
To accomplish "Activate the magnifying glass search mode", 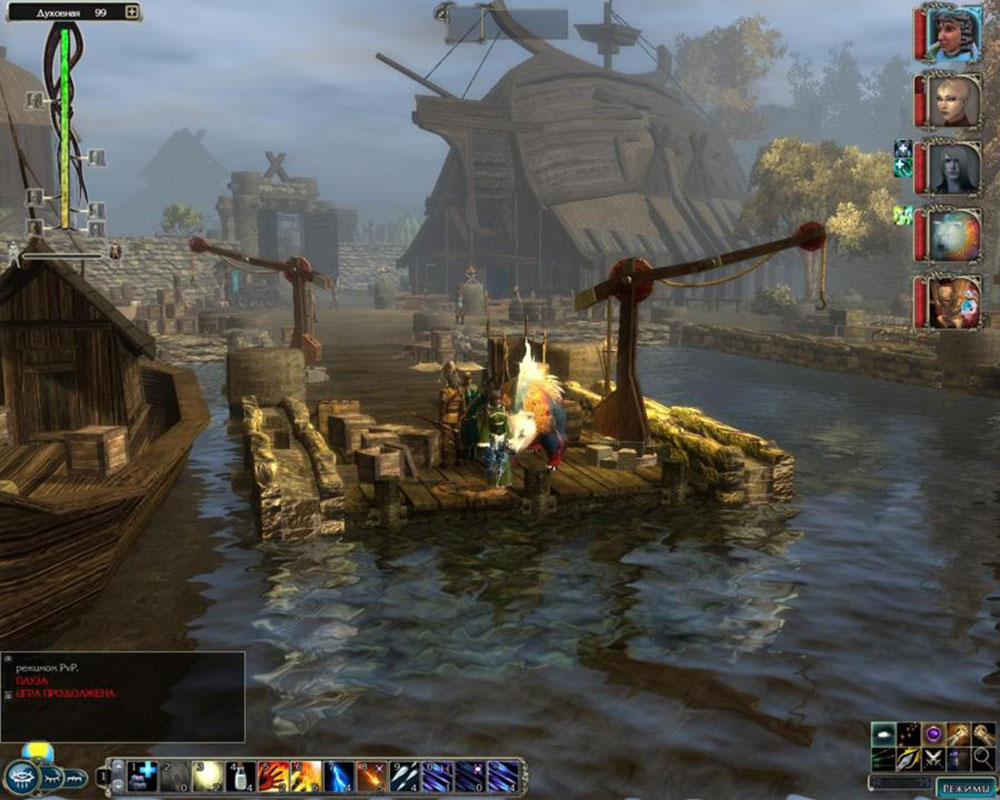I will (983, 758).
